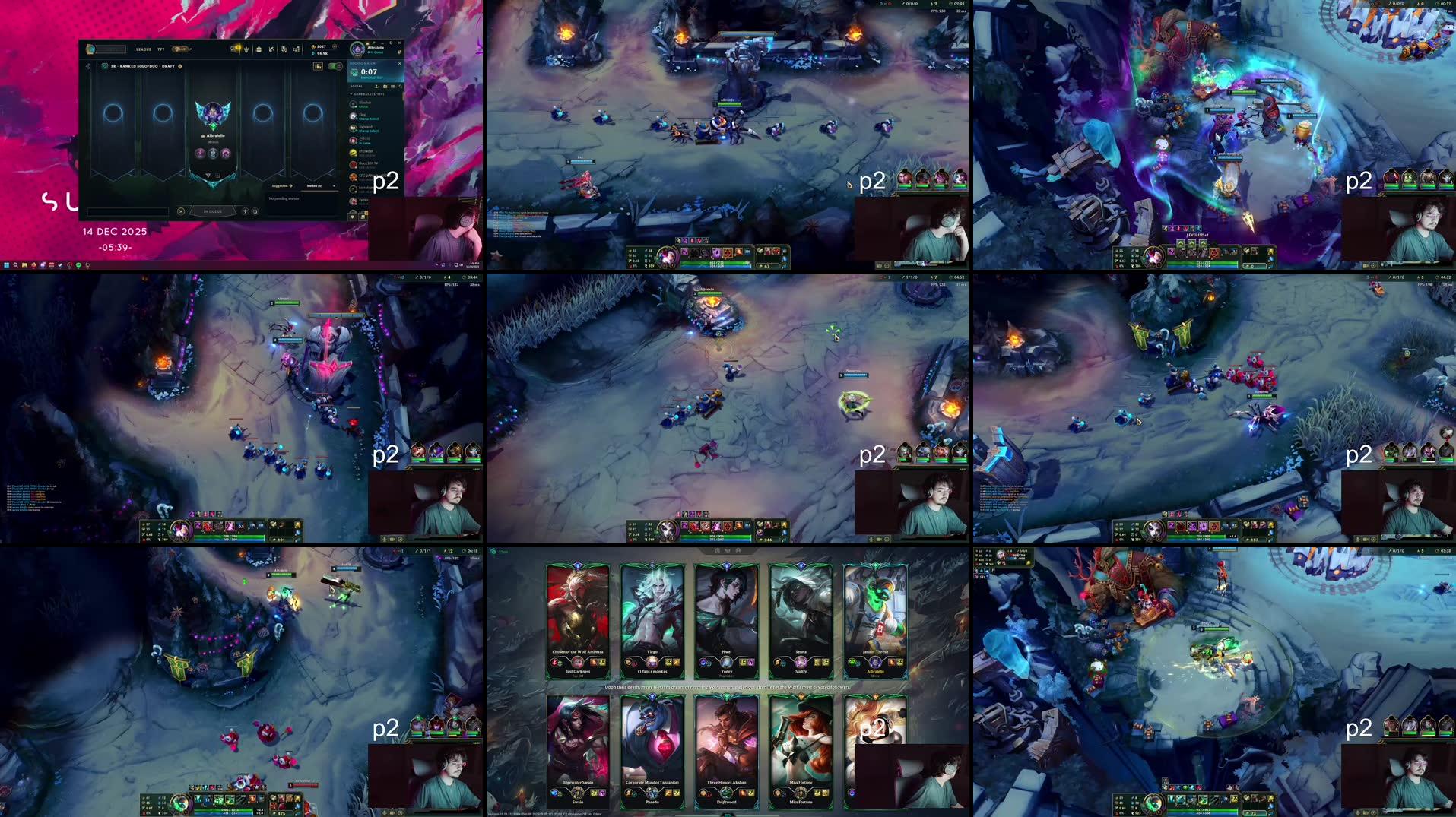
Task: Collapse the GENERAL friends group
Action: coord(351,94)
